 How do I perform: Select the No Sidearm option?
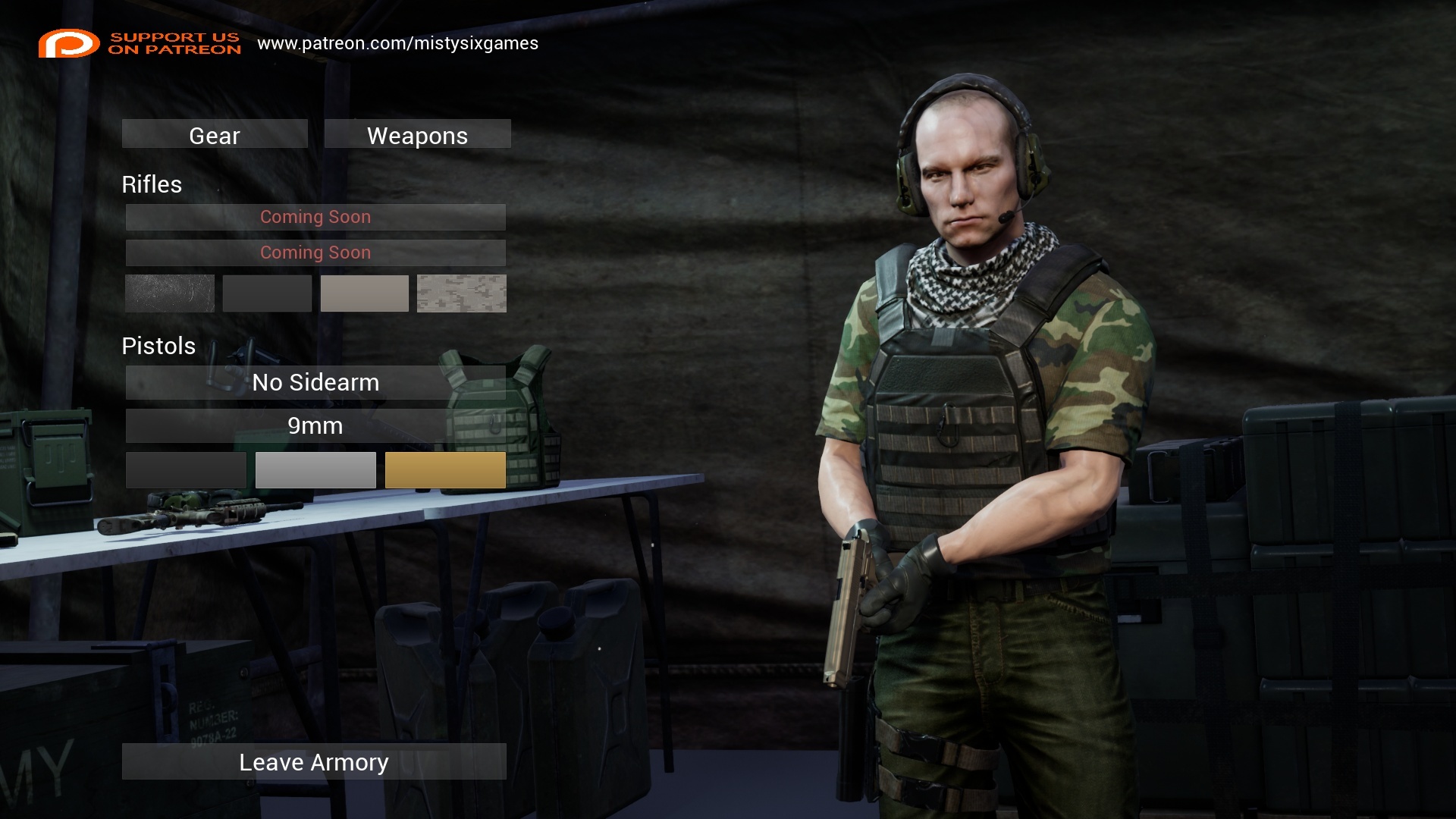pyautogui.click(x=315, y=382)
